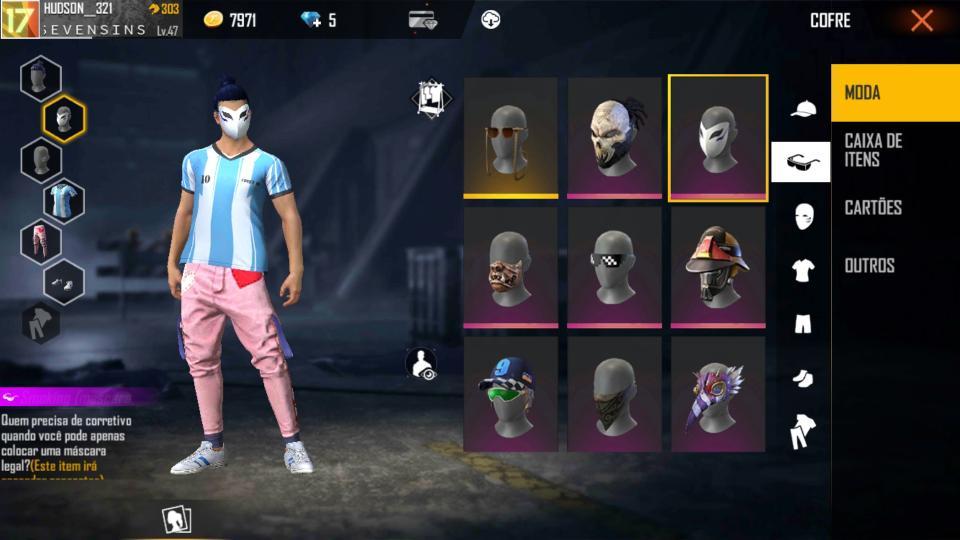Switch to the Cartões tab
Screen dimensions: 960x540
click(894, 208)
